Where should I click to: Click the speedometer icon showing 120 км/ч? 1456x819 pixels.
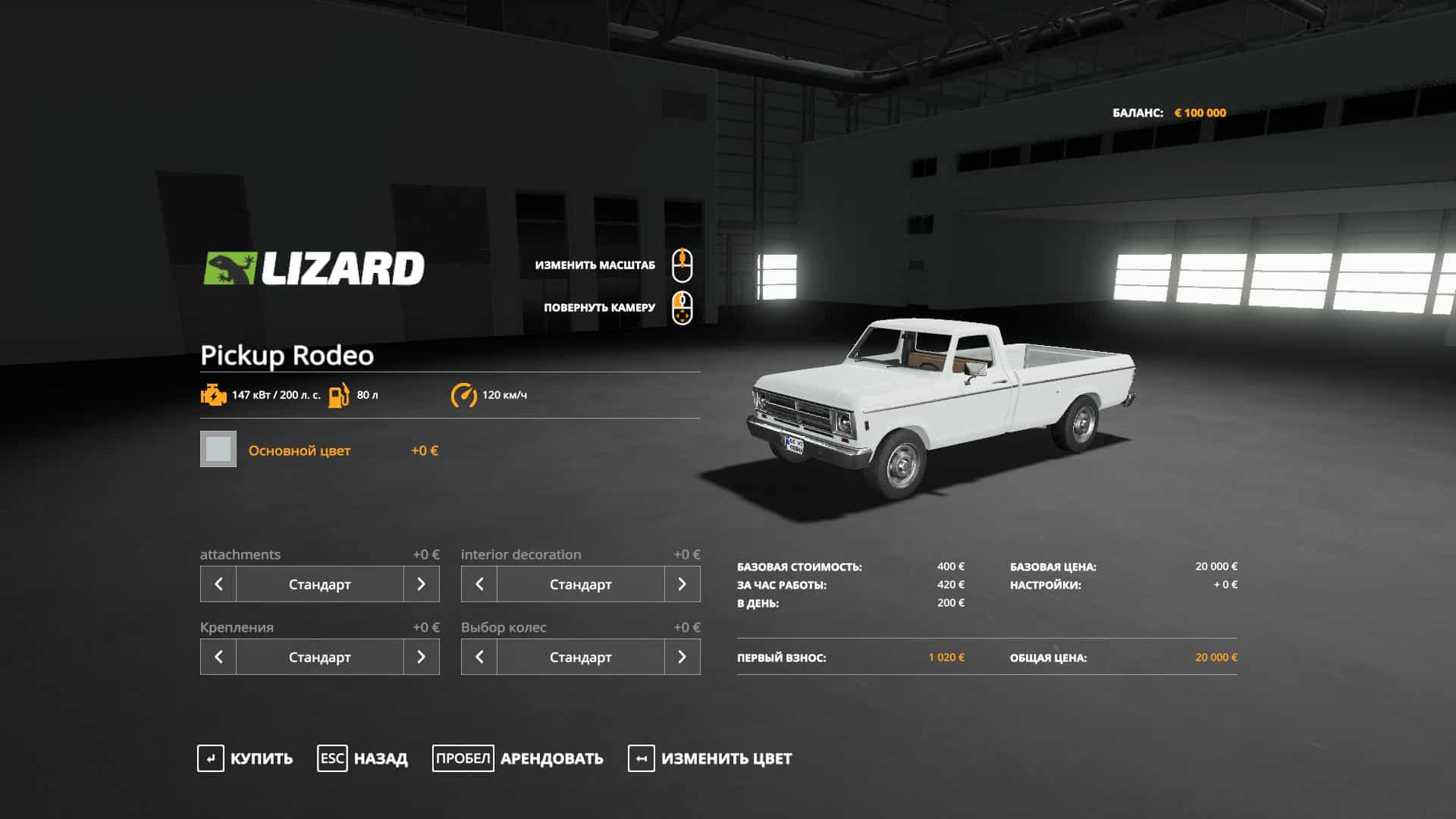(464, 394)
